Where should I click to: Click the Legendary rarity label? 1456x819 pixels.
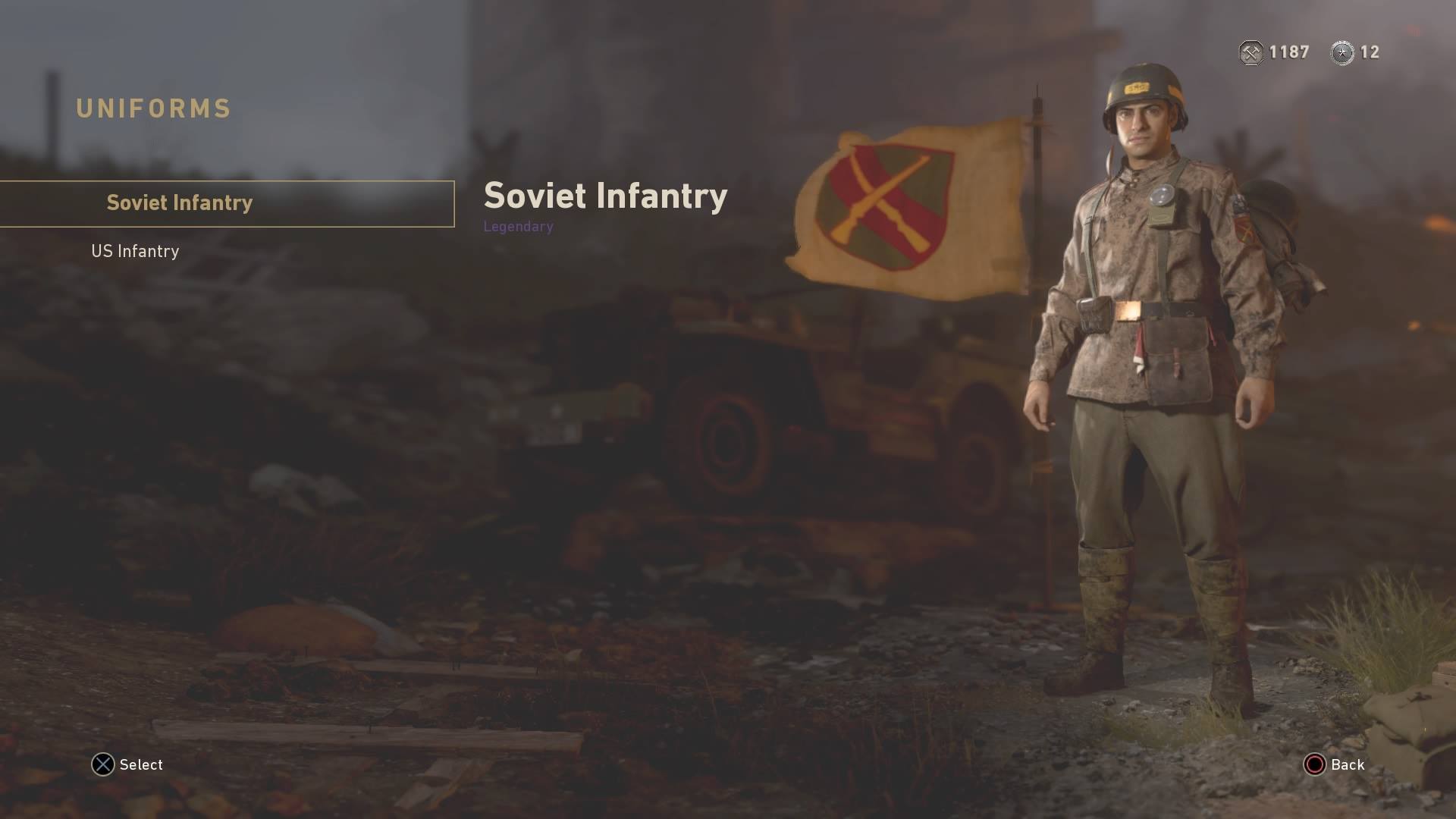[518, 226]
